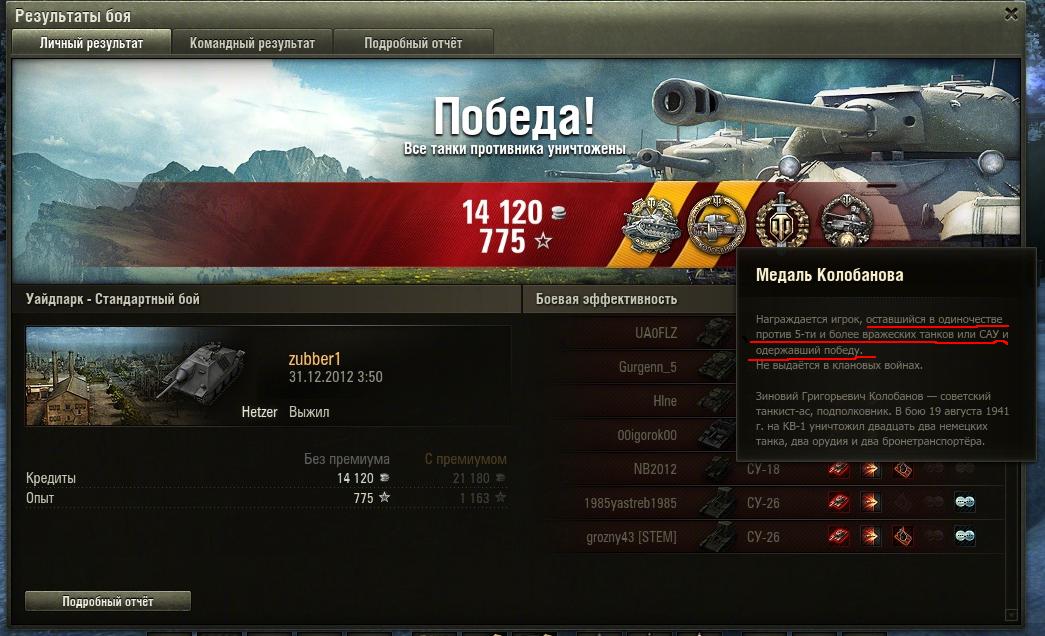The image size is (1045, 636).
Task: Select the UA0FLZ player row
Action: tap(640, 332)
